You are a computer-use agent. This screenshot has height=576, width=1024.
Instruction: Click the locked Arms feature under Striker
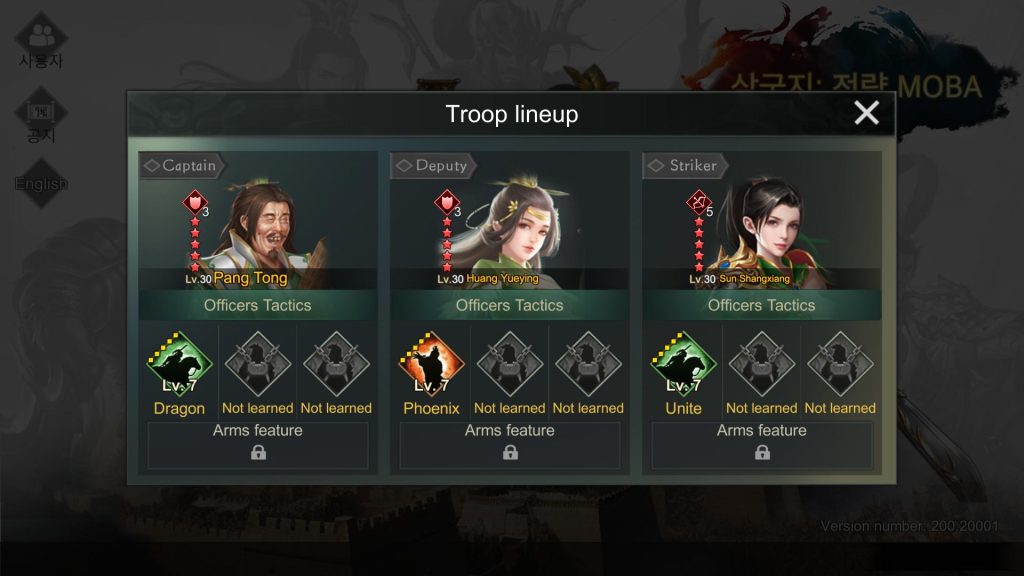pyautogui.click(x=762, y=445)
